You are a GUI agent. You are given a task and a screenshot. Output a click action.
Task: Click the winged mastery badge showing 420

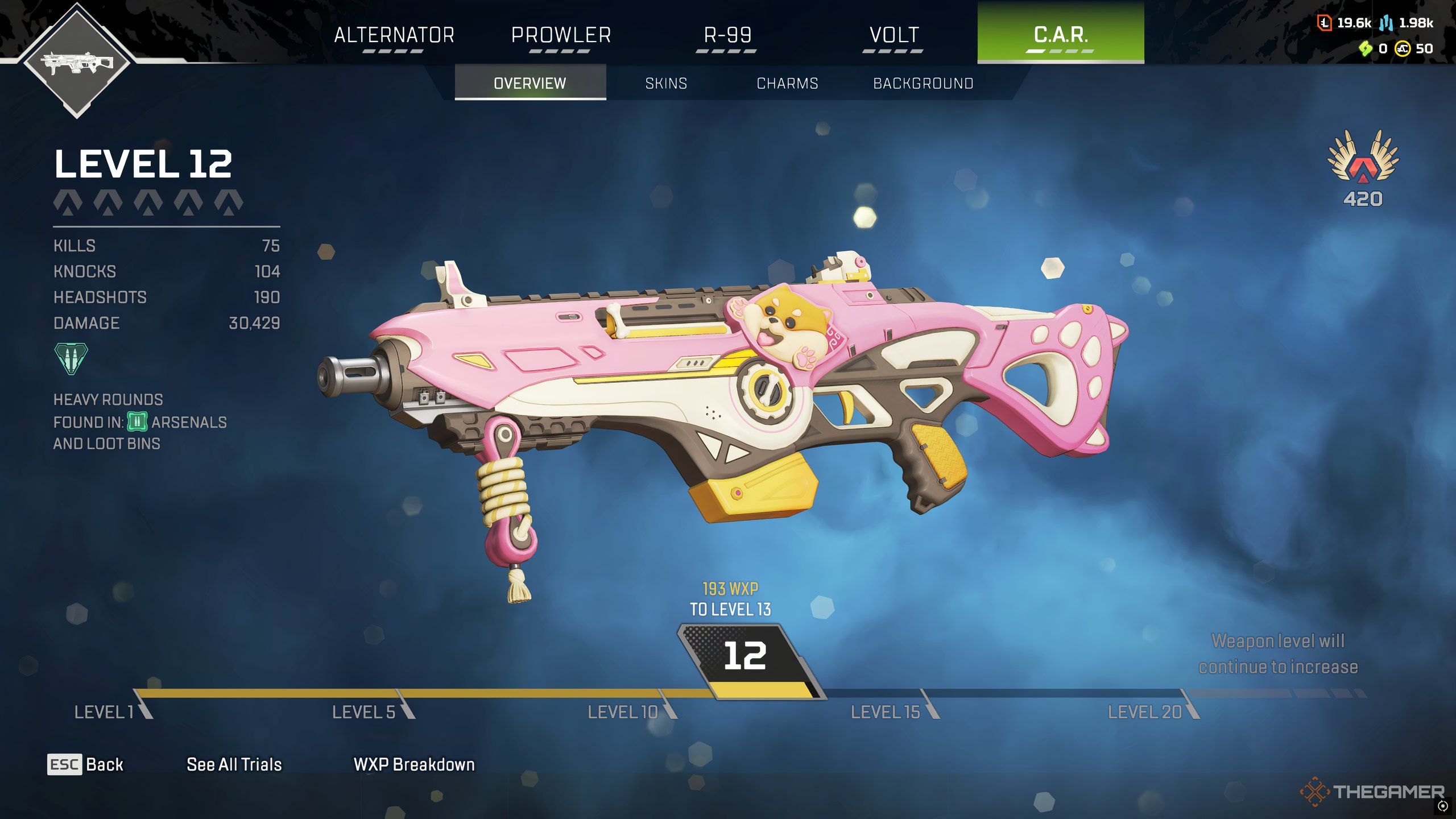coord(1363,165)
